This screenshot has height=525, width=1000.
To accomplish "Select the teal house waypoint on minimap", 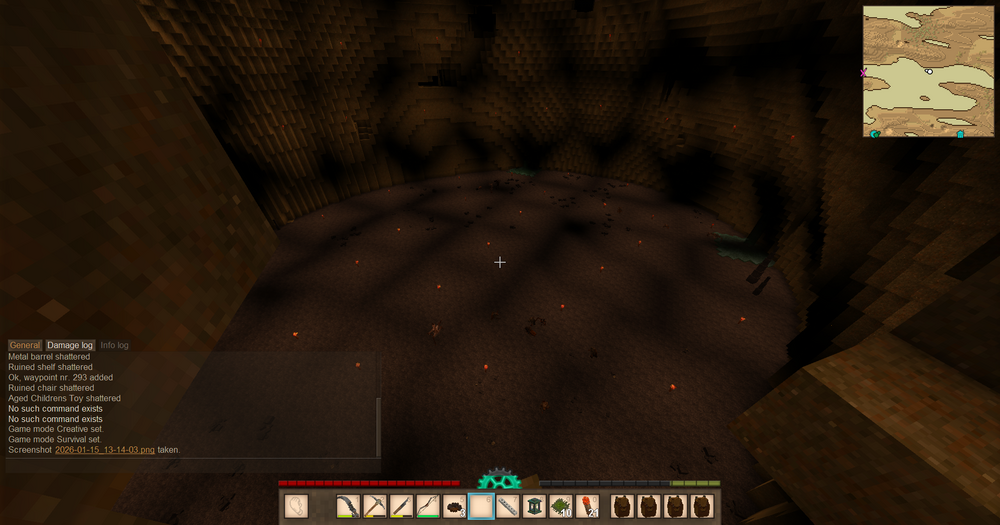I will click(x=961, y=133).
